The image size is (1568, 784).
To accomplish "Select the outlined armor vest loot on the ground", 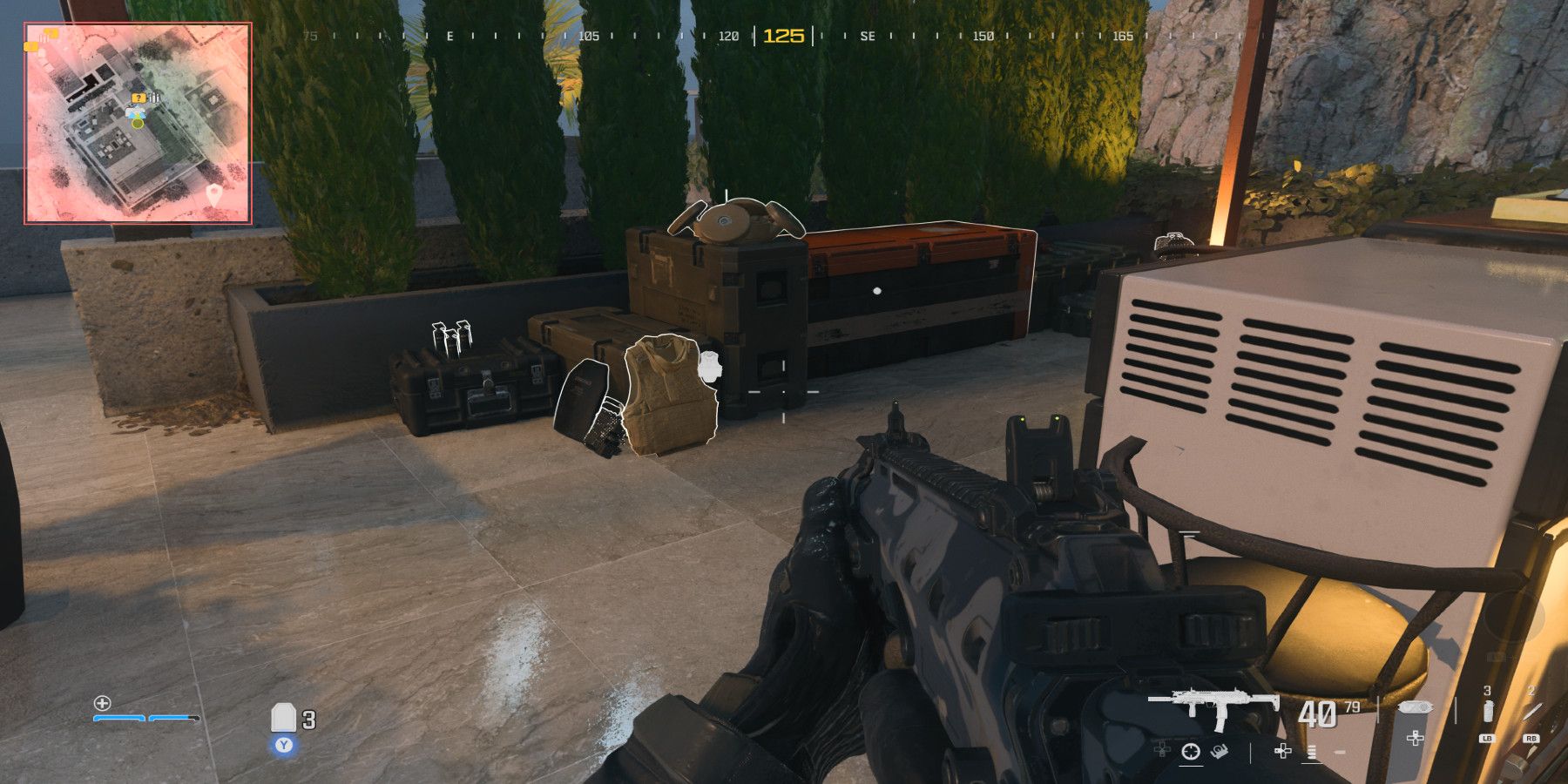I will pyautogui.click(x=666, y=396).
